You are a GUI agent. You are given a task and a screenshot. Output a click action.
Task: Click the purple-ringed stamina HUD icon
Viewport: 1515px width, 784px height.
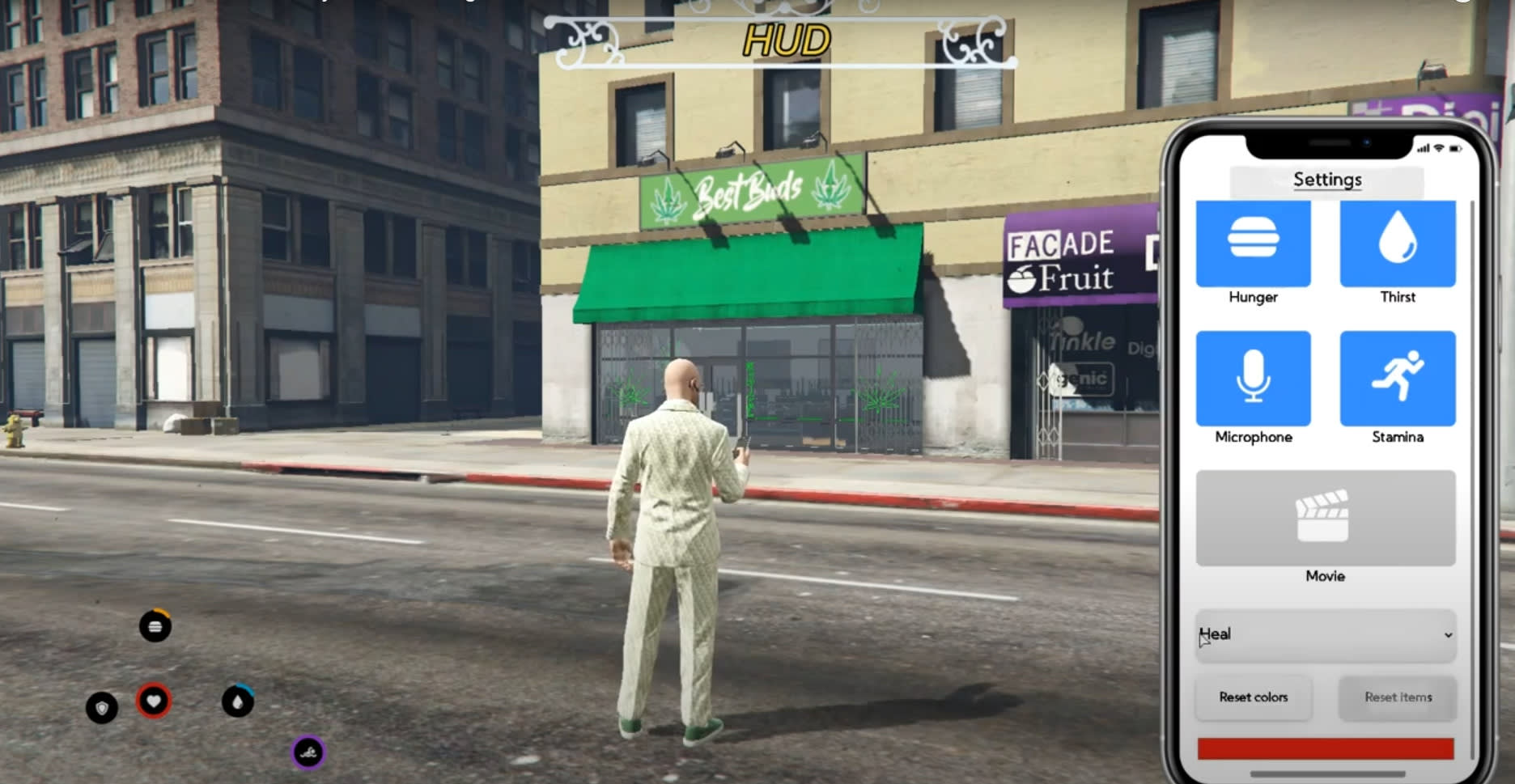point(308,753)
